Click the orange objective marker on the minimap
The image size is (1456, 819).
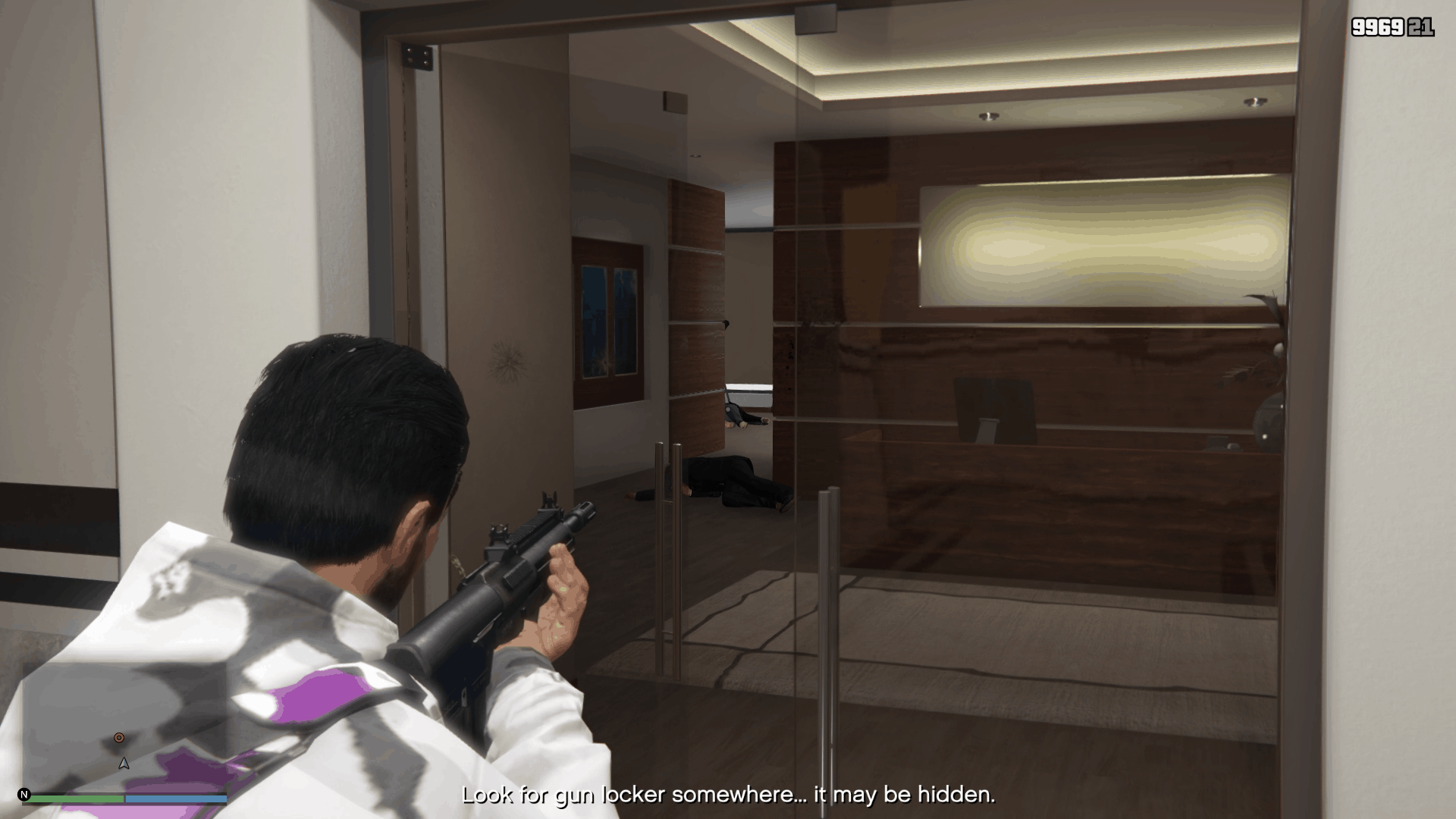[x=118, y=736]
